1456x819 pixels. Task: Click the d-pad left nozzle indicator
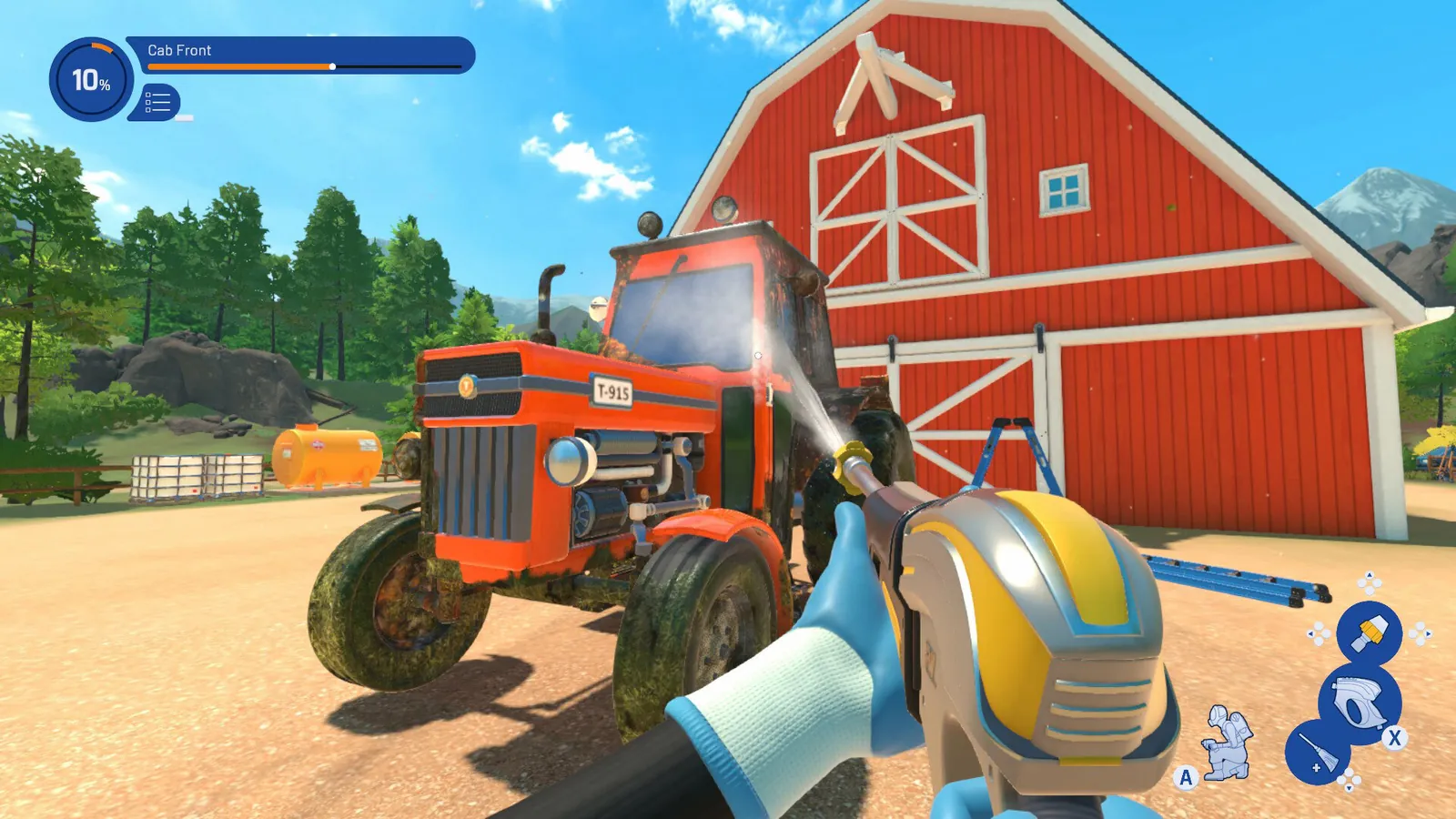click(1317, 632)
